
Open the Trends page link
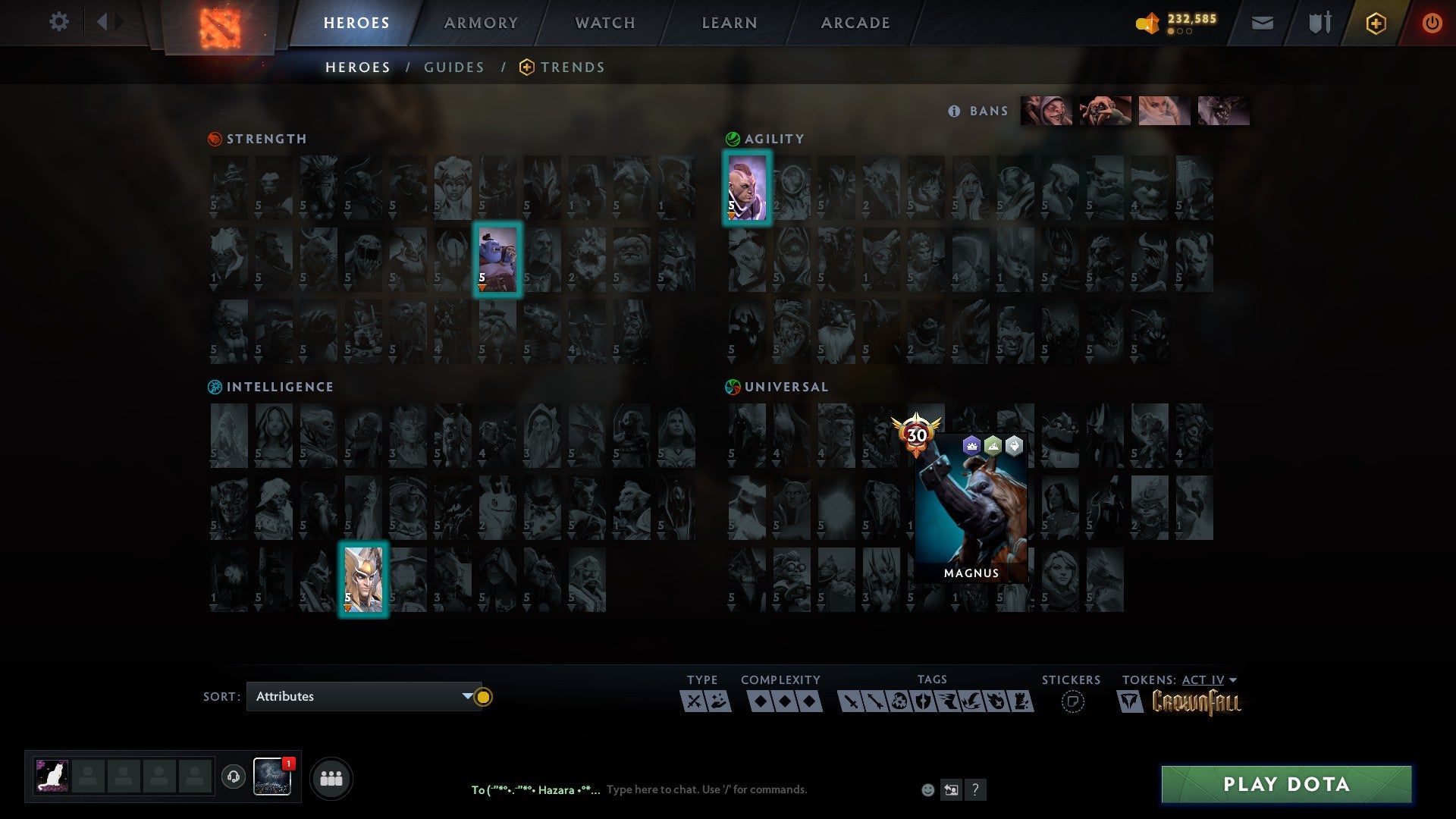(x=572, y=67)
